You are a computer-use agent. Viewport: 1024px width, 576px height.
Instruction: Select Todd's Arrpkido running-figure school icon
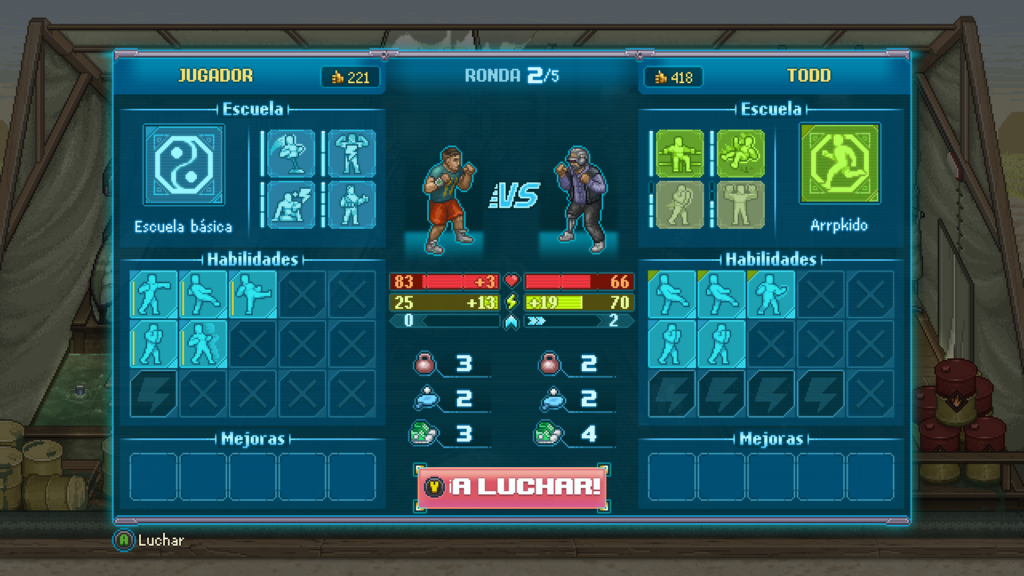coord(840,165)
